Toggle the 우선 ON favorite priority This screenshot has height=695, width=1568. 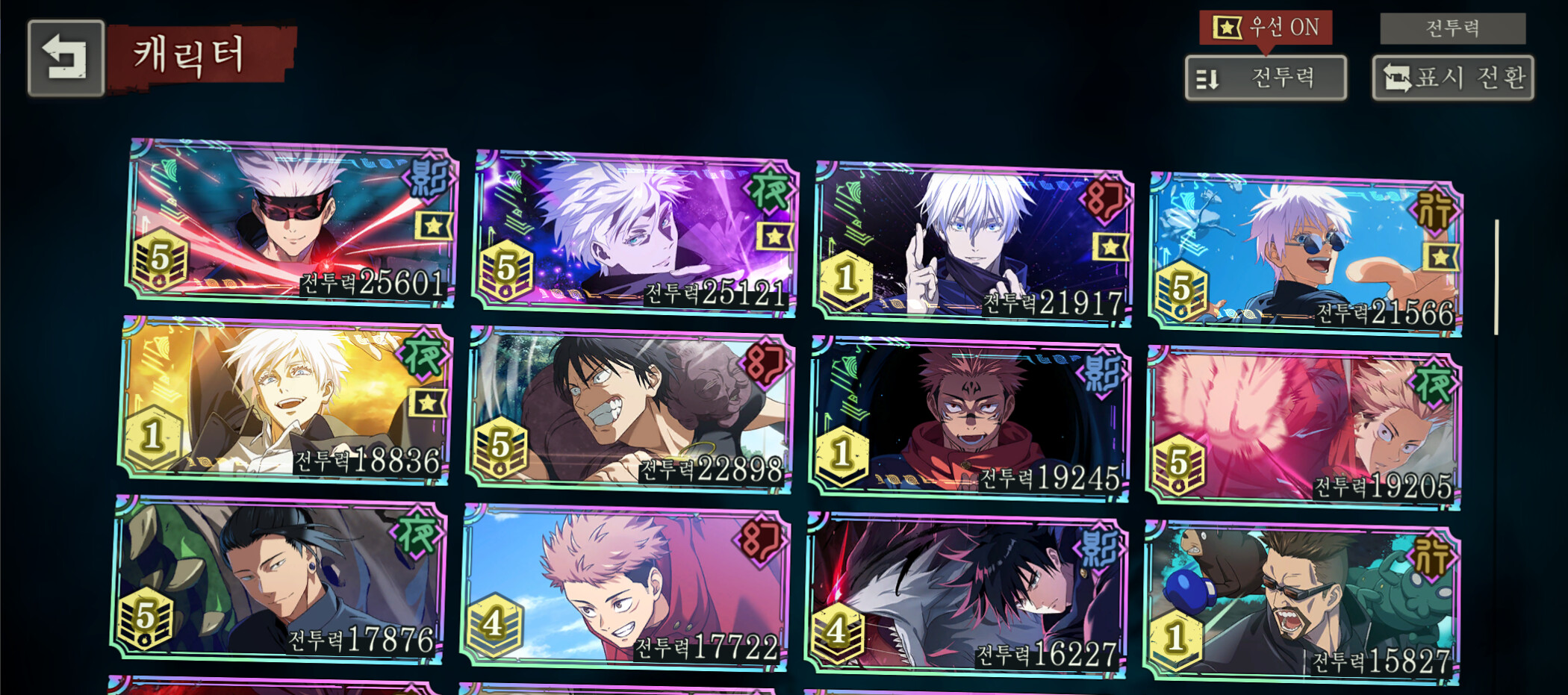coord(1266,28)
